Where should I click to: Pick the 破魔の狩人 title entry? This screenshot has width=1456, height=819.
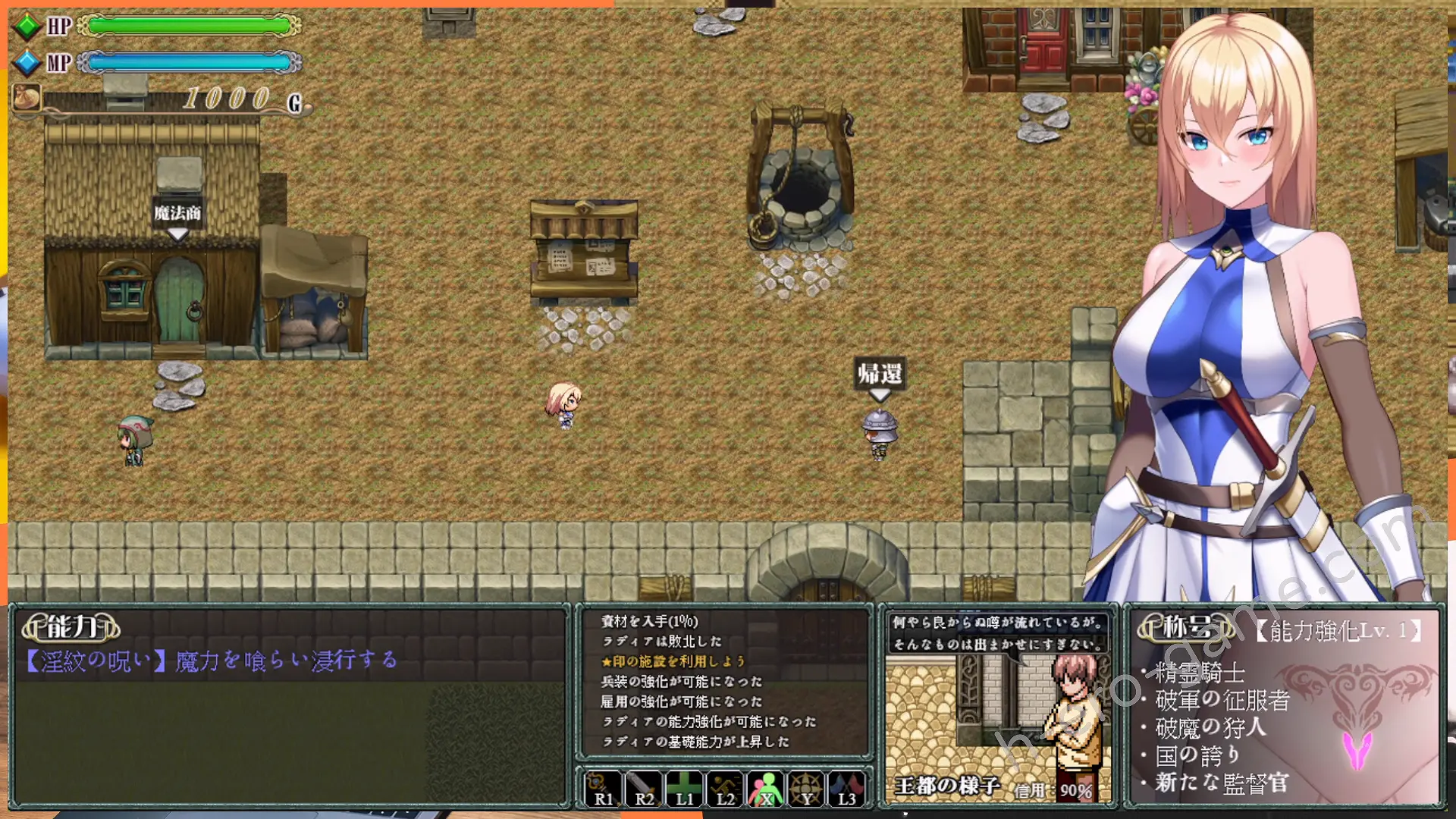click(x=1210, y=728)
